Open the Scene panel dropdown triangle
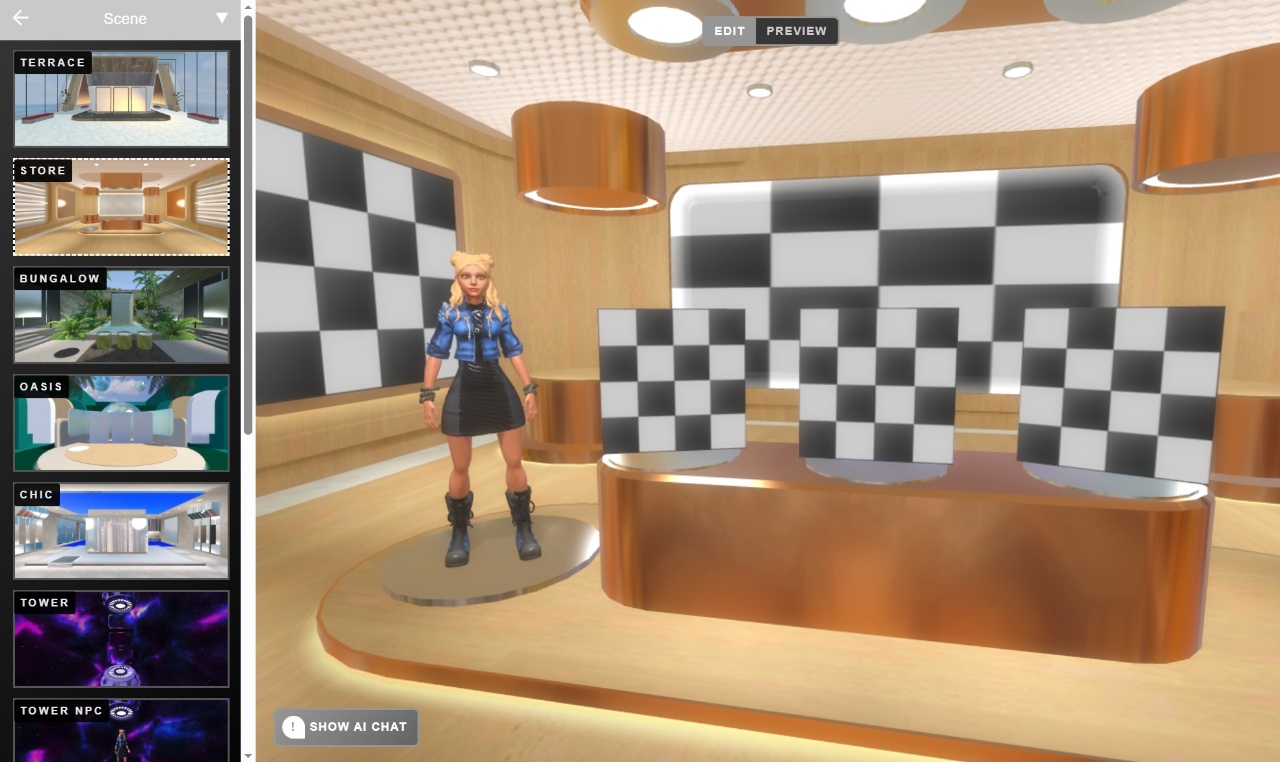The image size is (1280, 762). [x=221, y=18]
